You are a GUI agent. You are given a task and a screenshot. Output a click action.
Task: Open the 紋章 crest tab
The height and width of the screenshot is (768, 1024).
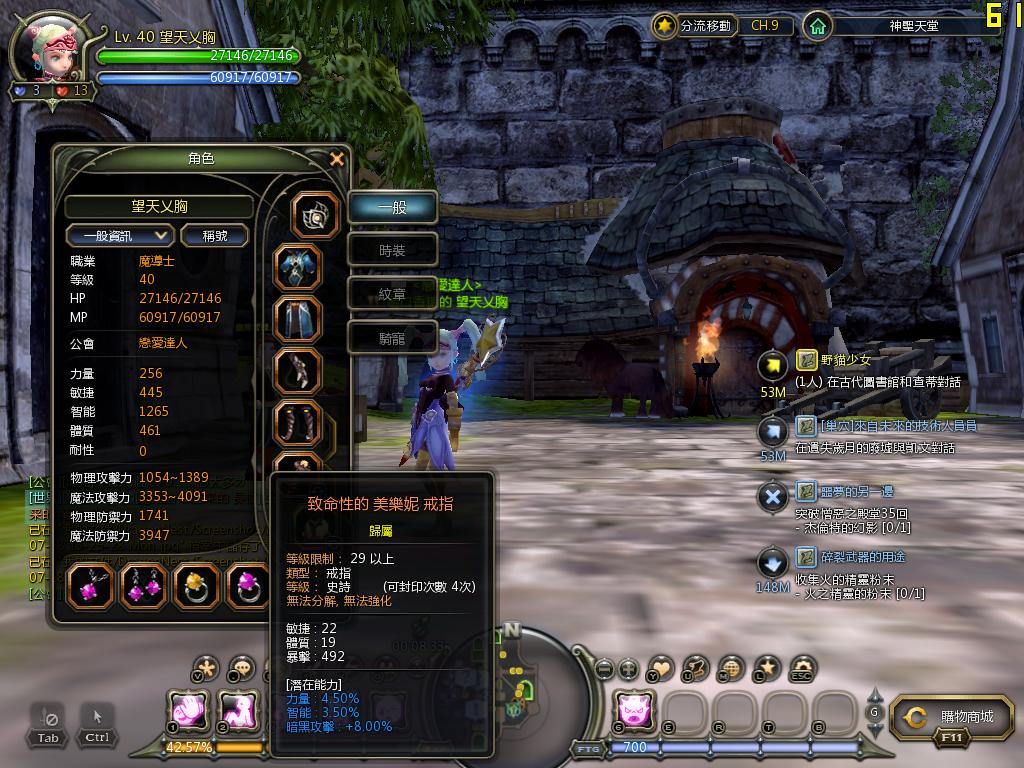point(392,294)
